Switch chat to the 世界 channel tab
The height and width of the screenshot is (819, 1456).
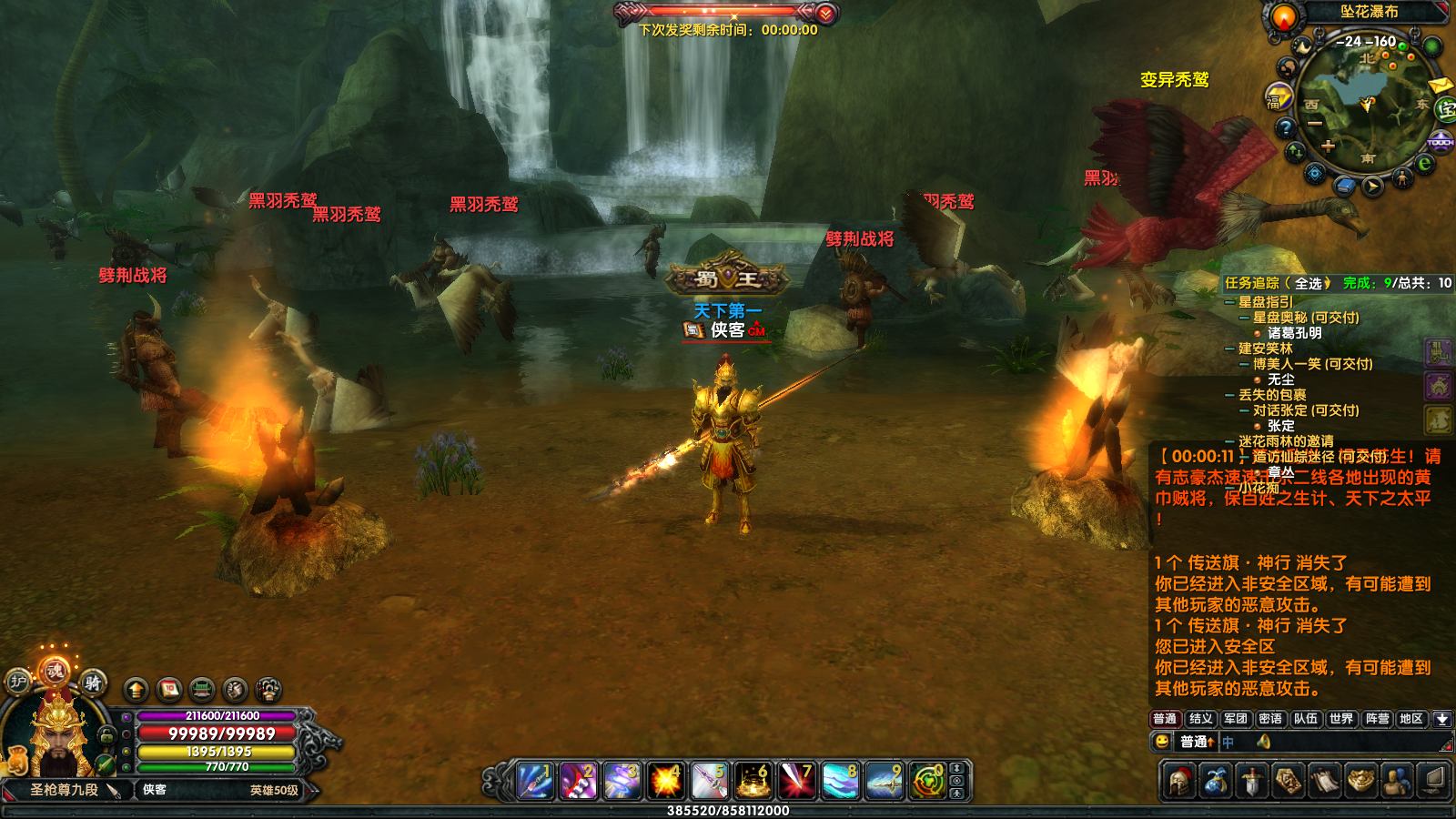click(x=1340, y=719)
